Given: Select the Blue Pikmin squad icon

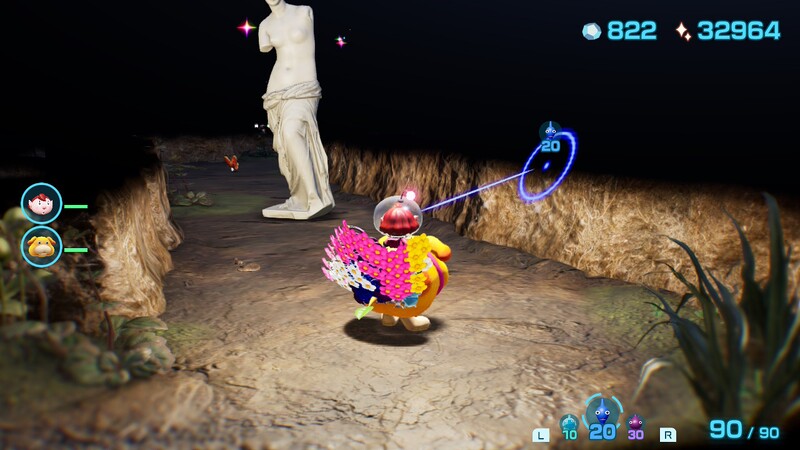Looking at the screenshot, I should 602,411.
